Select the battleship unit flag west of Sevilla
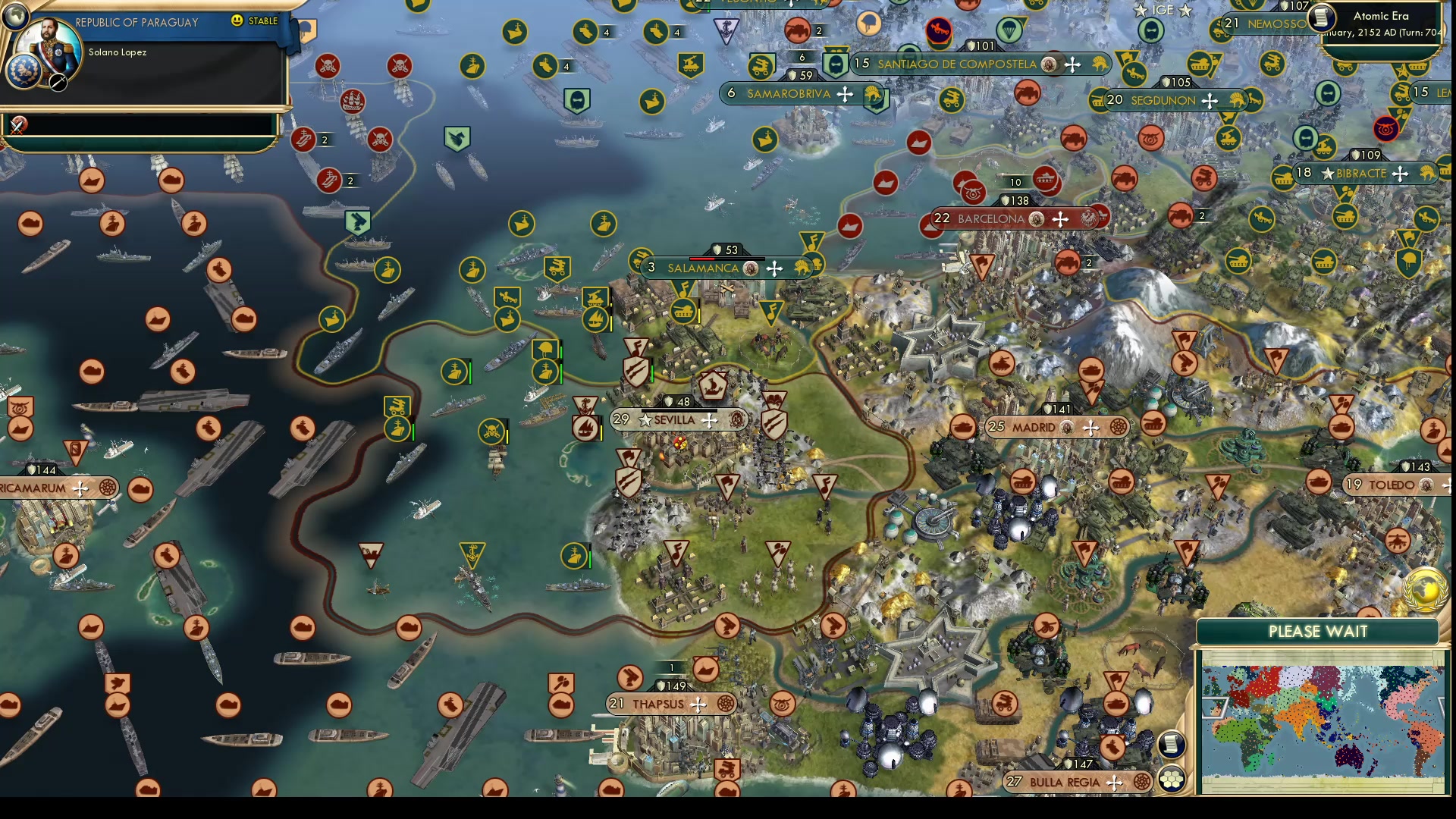 pos(455,373)
